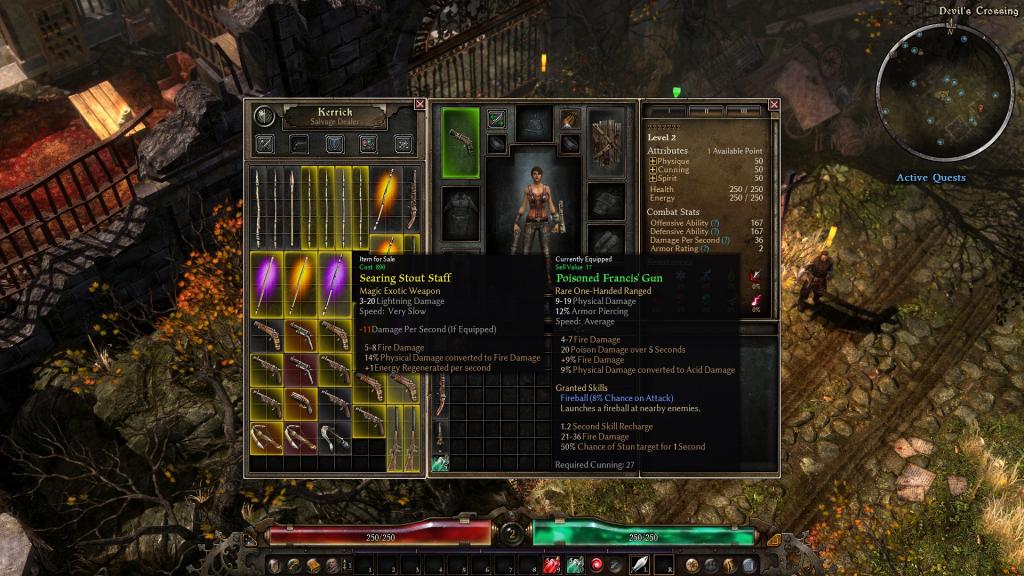The width and height of the screenshot is (1024, 576).
Task: Click the Active Quests label
Action: point(930,178)
